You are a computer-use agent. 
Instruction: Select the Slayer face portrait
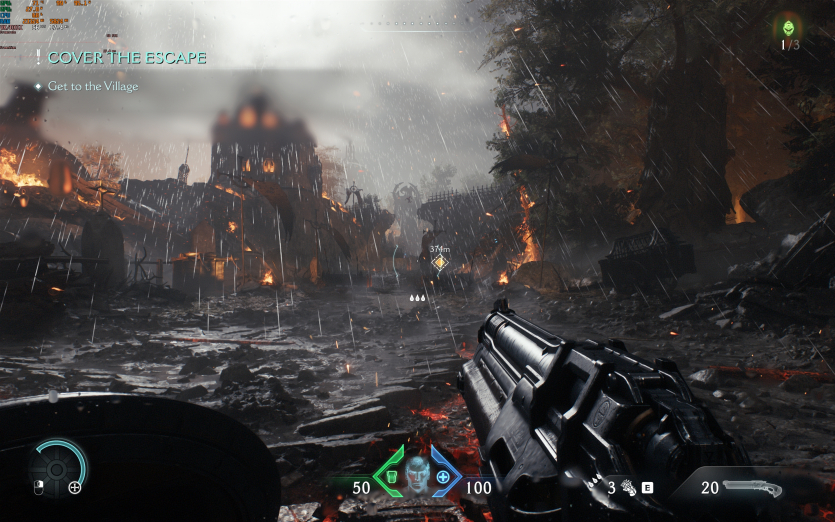pos(416,474)
